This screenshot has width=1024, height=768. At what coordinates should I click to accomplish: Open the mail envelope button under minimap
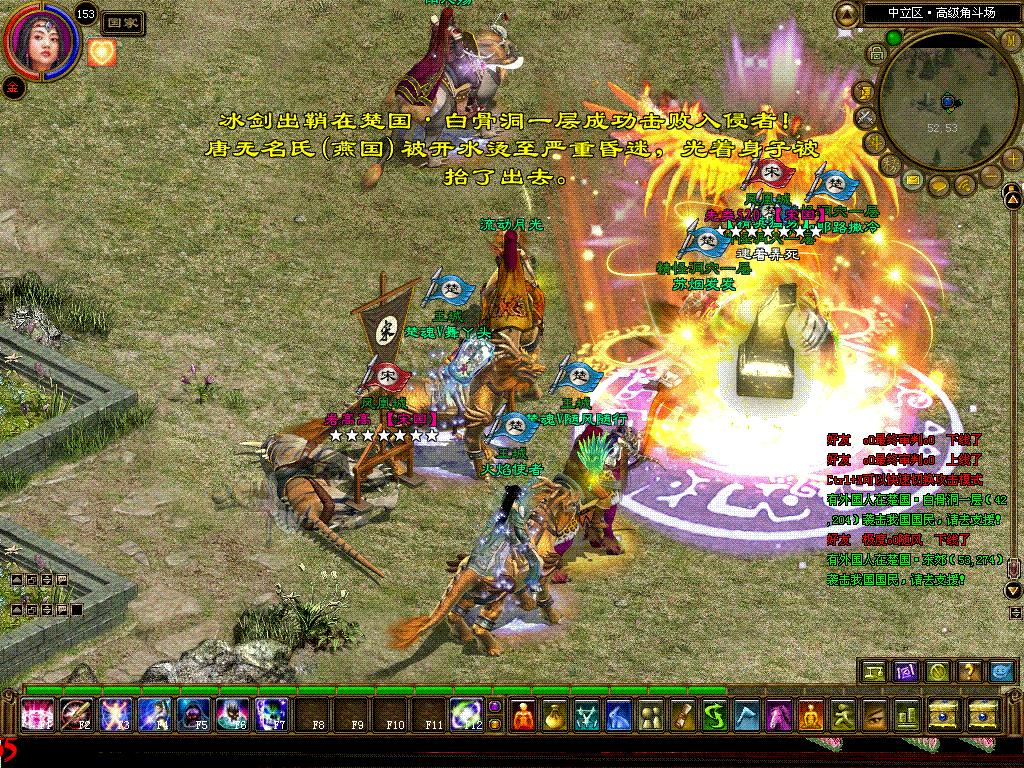(913, 179)
